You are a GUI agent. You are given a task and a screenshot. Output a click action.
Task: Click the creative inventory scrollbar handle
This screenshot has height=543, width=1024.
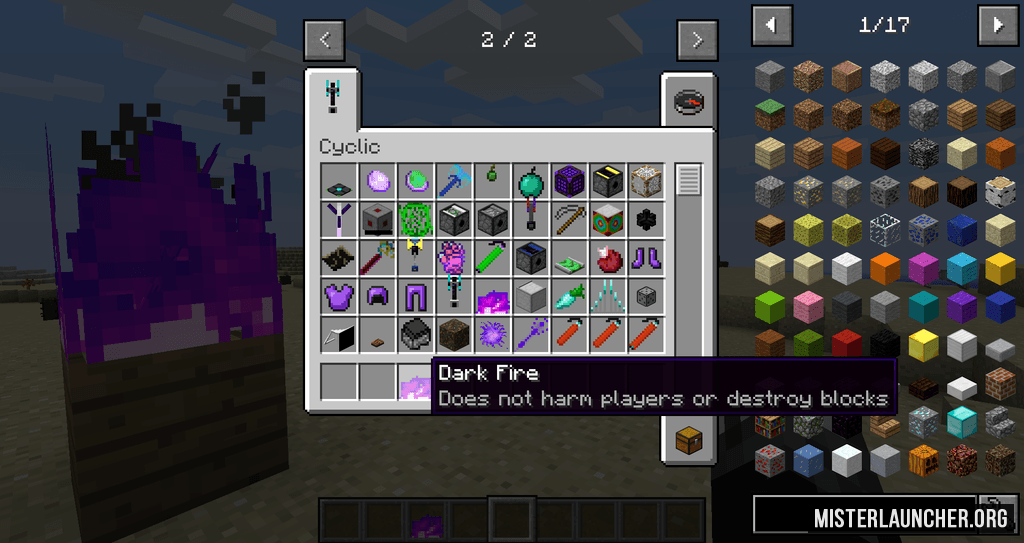(689, 180)
